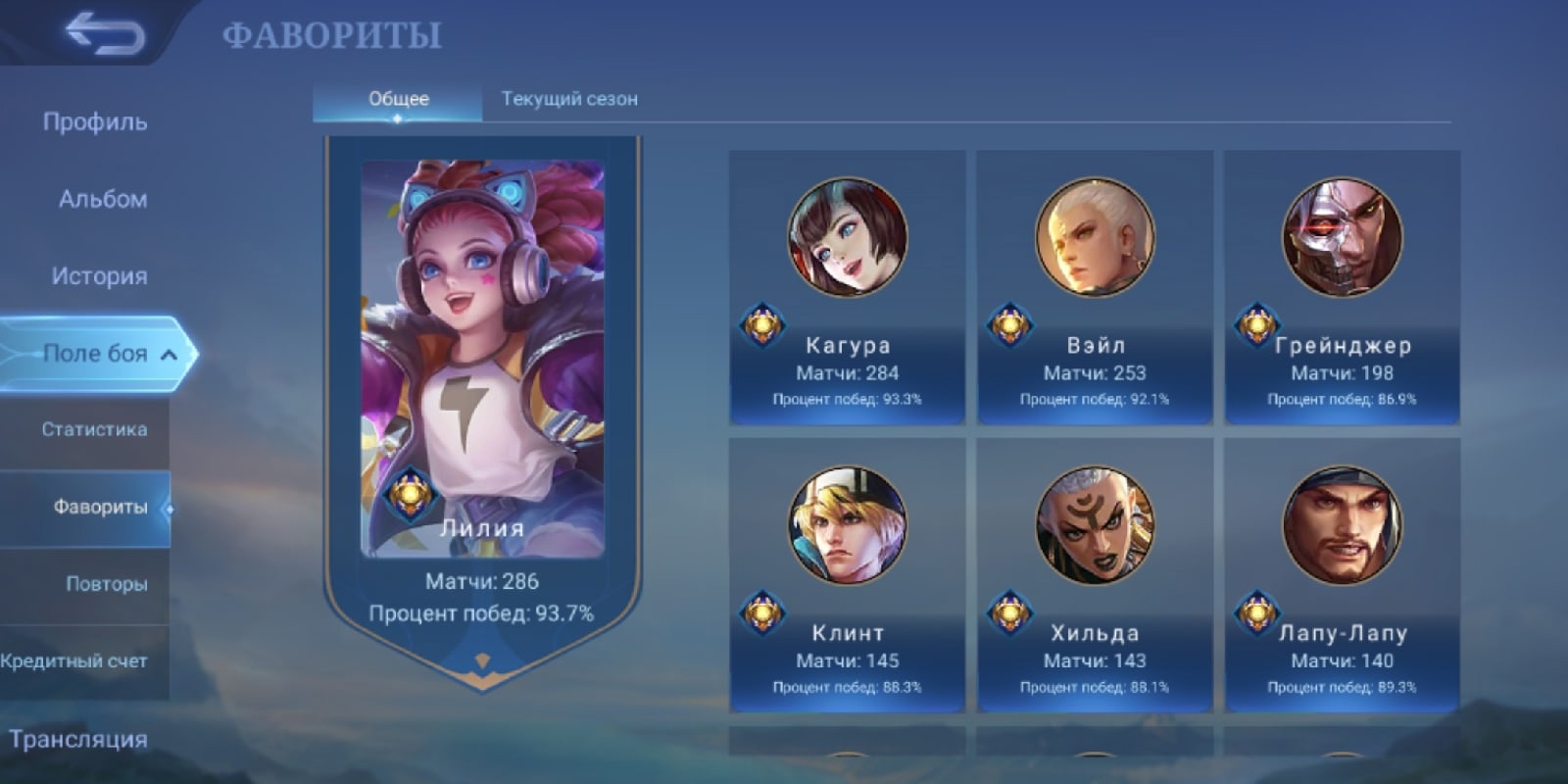Select the Статистика submenu
The width and height of the screenshot is (1568, 784).
point(94,429)
